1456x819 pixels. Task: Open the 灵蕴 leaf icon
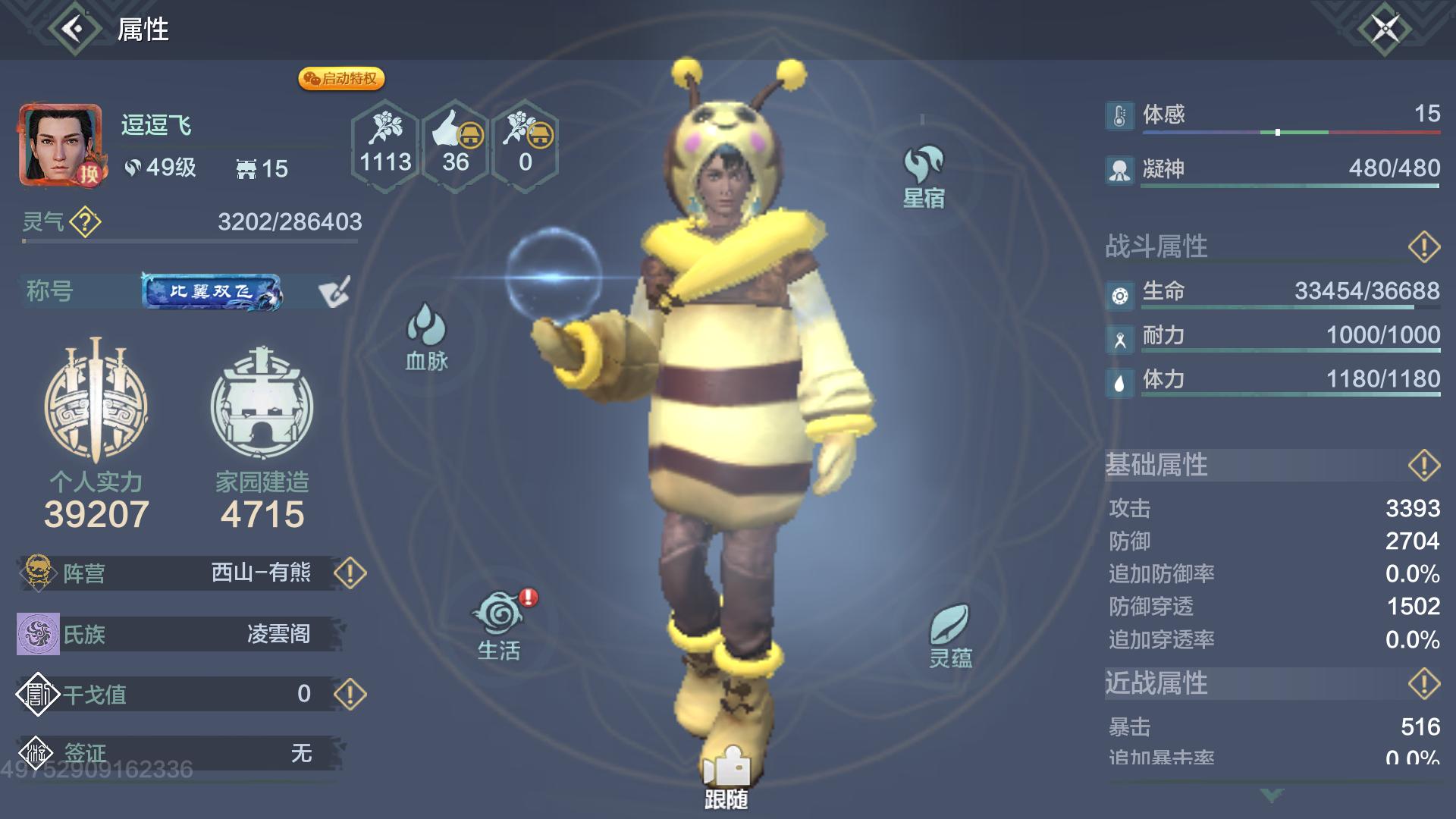(x=950, y=622)
